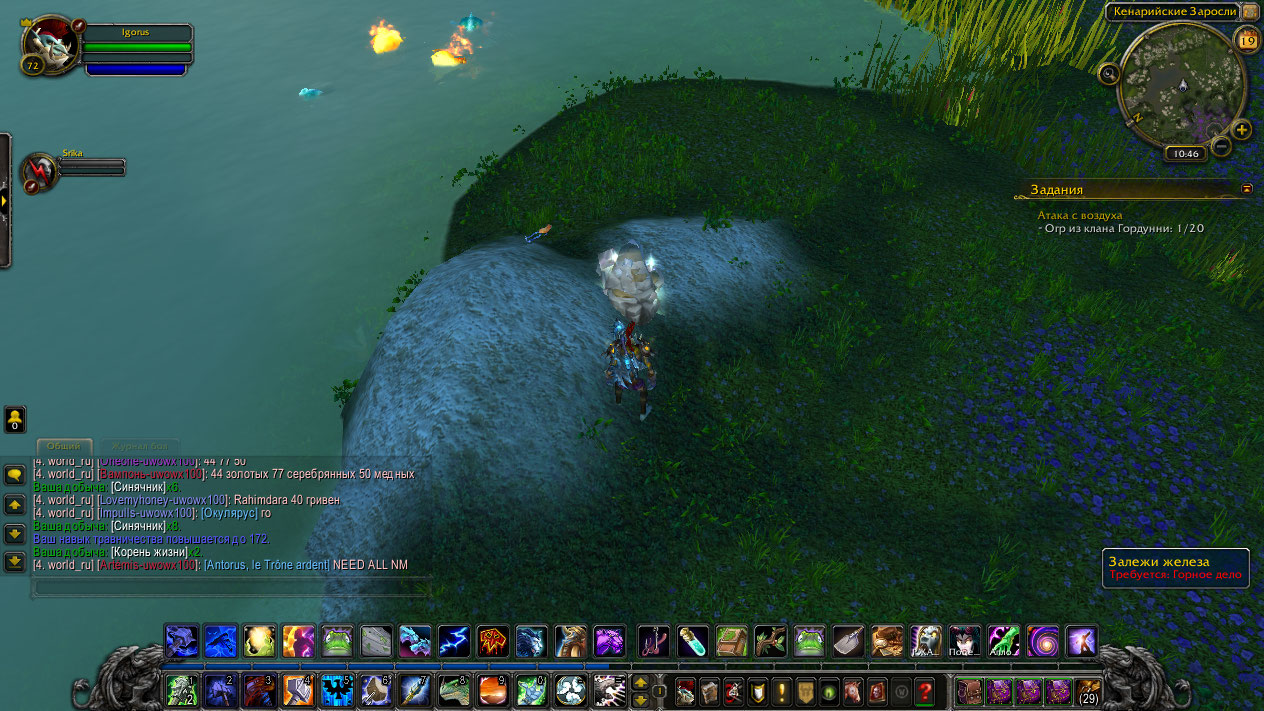Screen dimensions: 1264x711
Task: Click the chat speech bubble button
Action: [15, 475]
